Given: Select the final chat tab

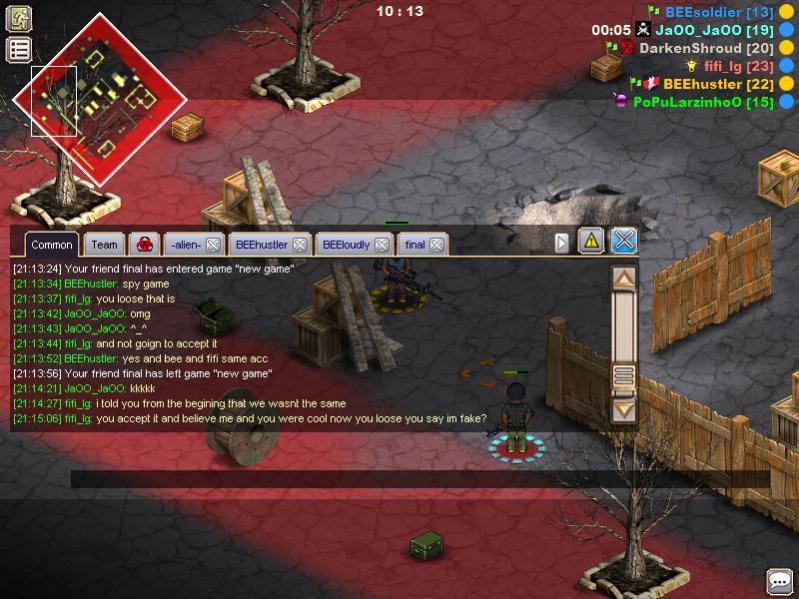Looking at the screenshot, I should click(x=414, y=244).
